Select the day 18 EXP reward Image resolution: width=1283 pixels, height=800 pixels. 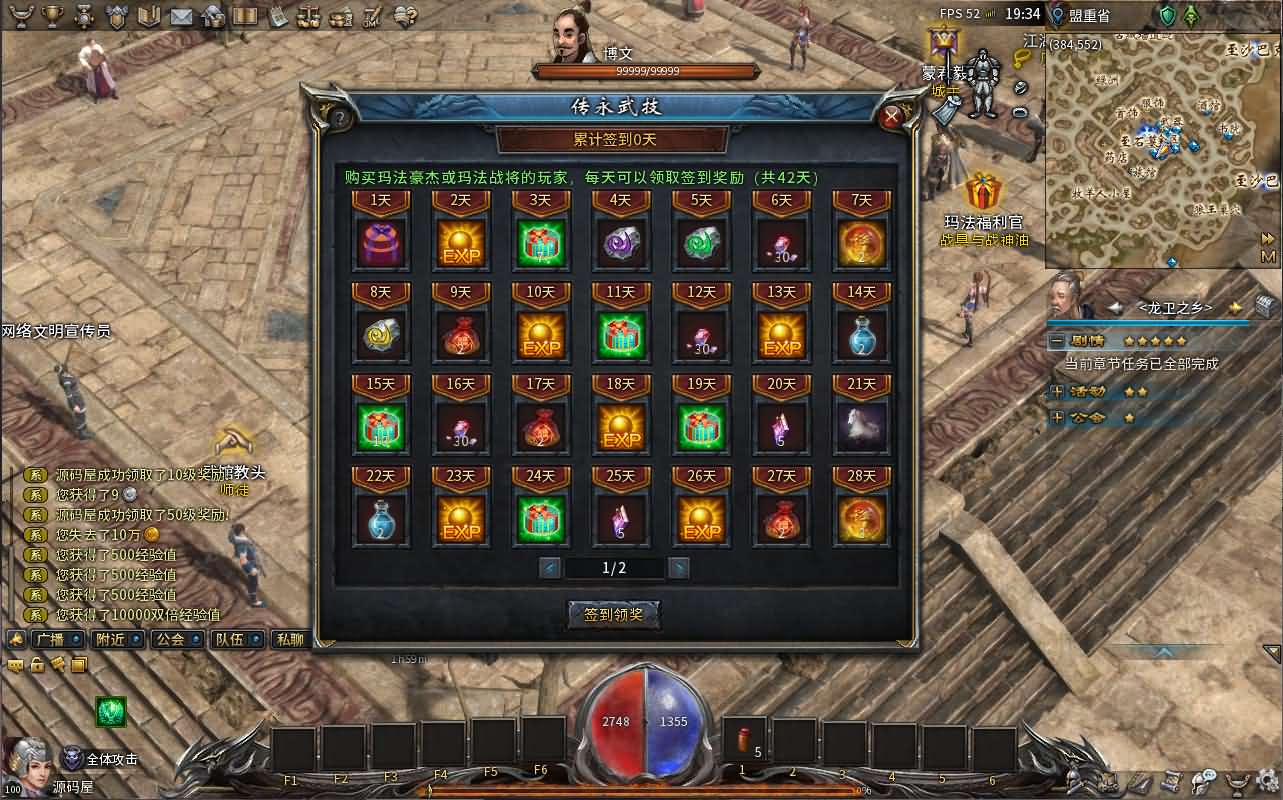621,427
